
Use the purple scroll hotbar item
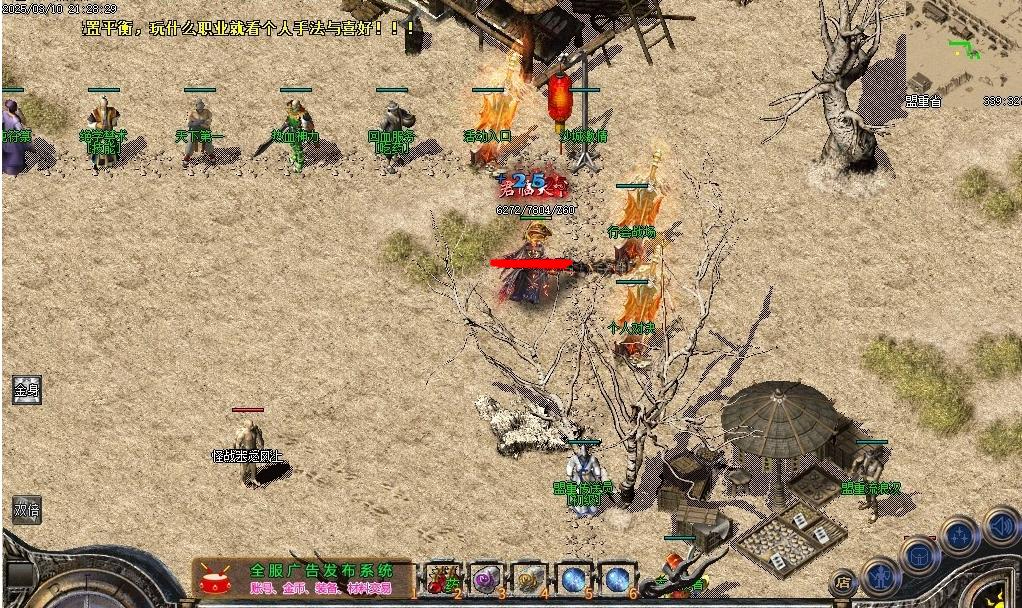point(485,578)
